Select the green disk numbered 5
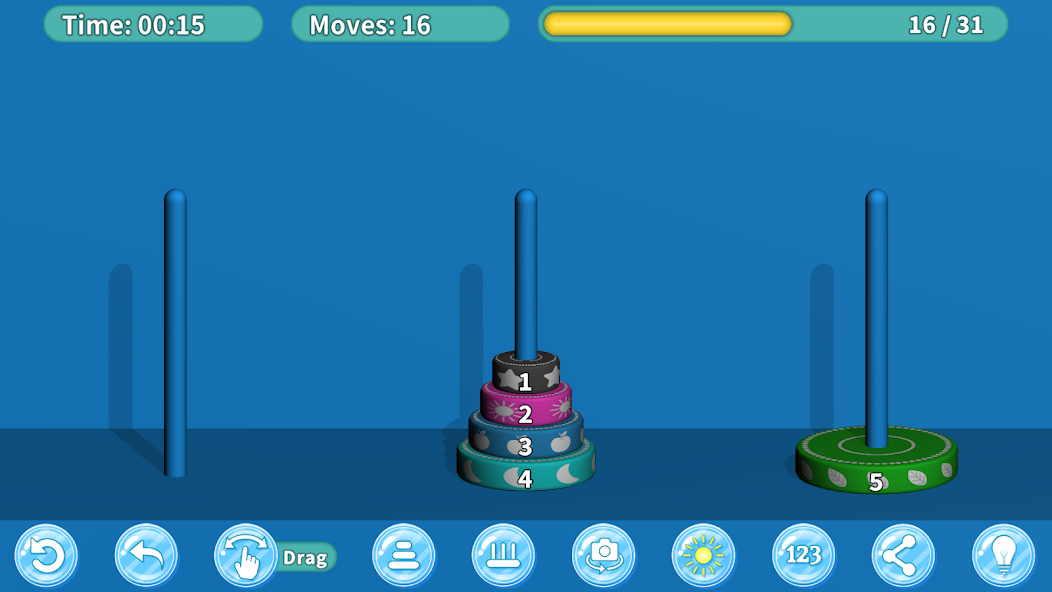Viewport: 1052px width, 592px height. tap(876, 463)
